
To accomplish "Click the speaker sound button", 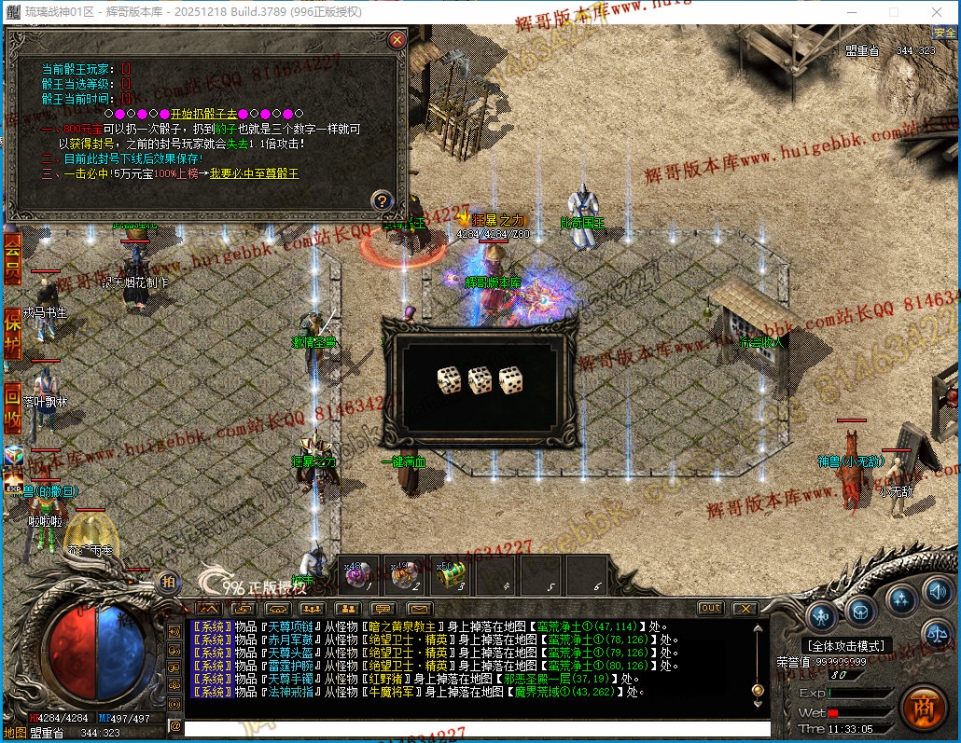I will click(x=937, y=590).
